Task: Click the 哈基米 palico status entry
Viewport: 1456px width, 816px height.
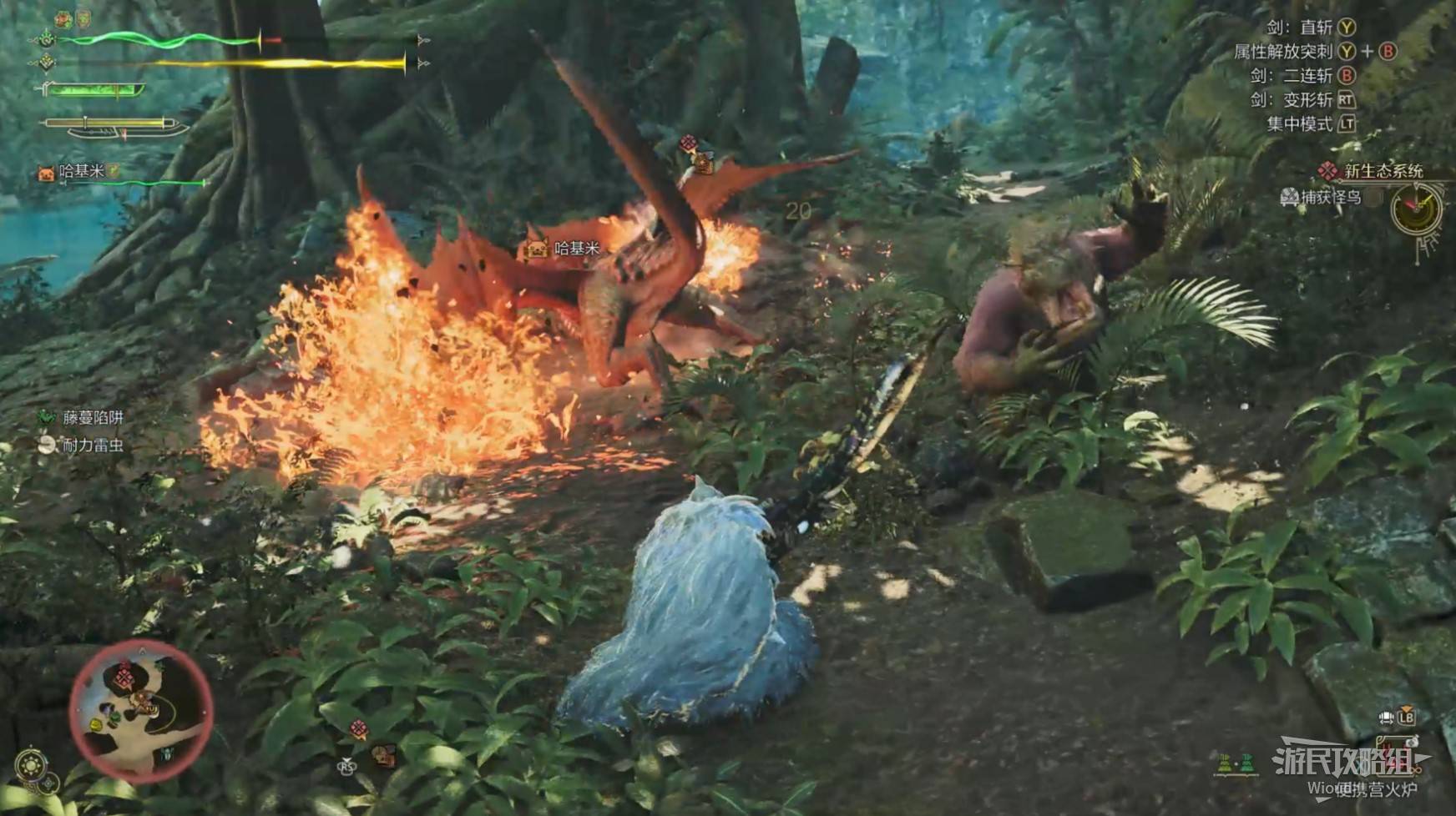Action: click(80, 172)
